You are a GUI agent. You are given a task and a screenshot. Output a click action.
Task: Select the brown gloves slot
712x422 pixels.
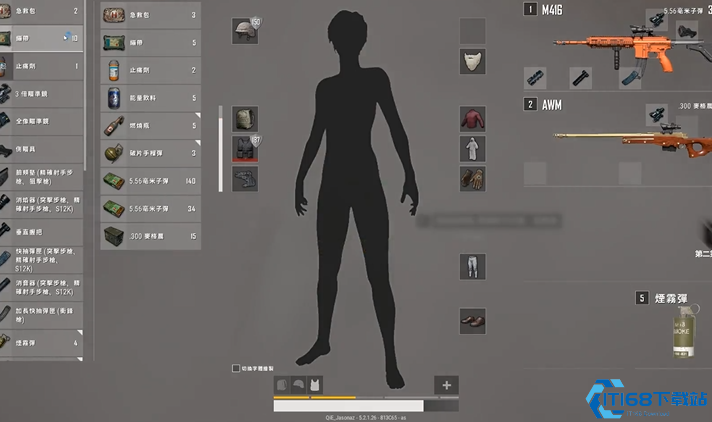472,179
